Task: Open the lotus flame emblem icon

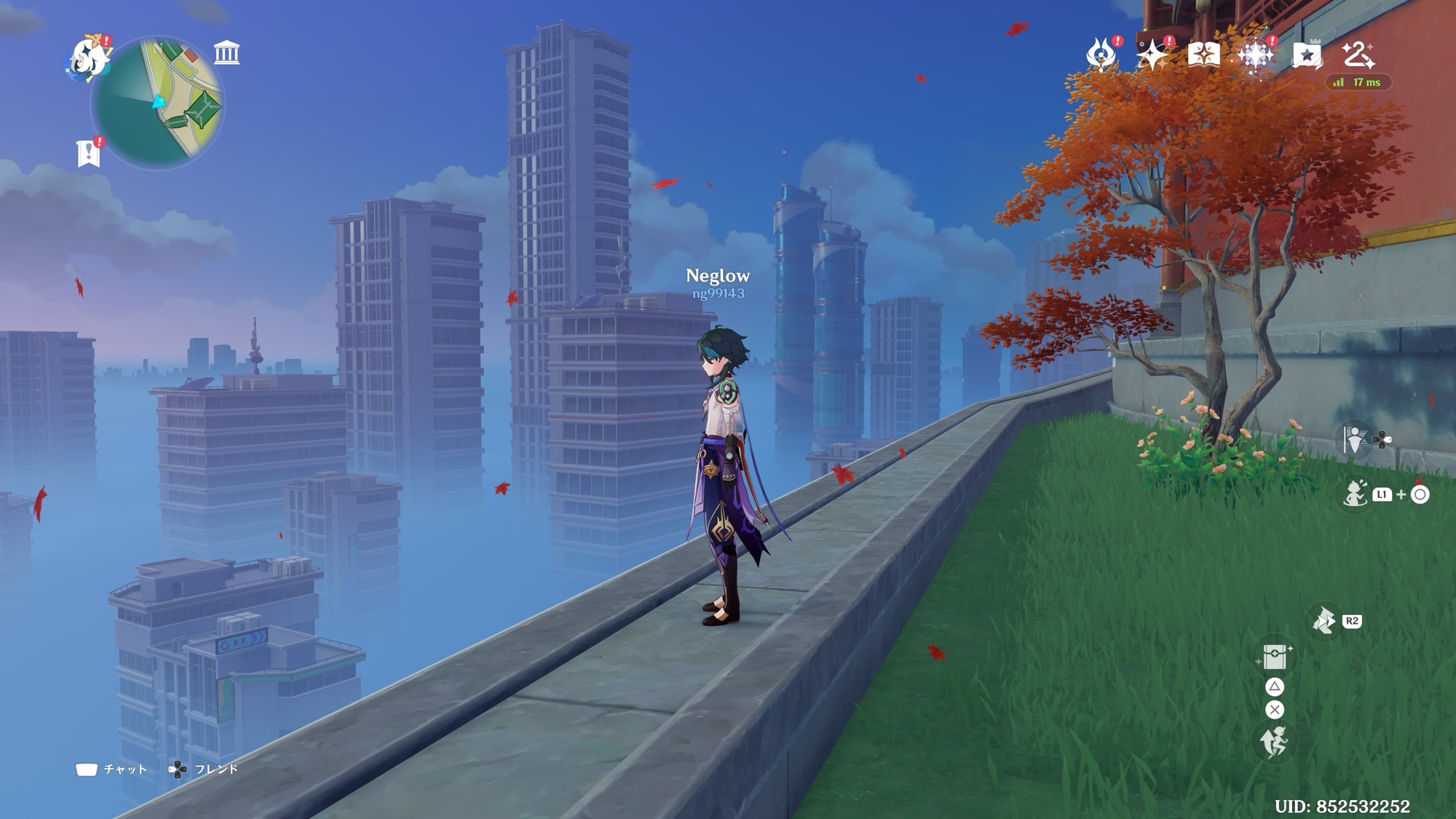Action: 1101,55
